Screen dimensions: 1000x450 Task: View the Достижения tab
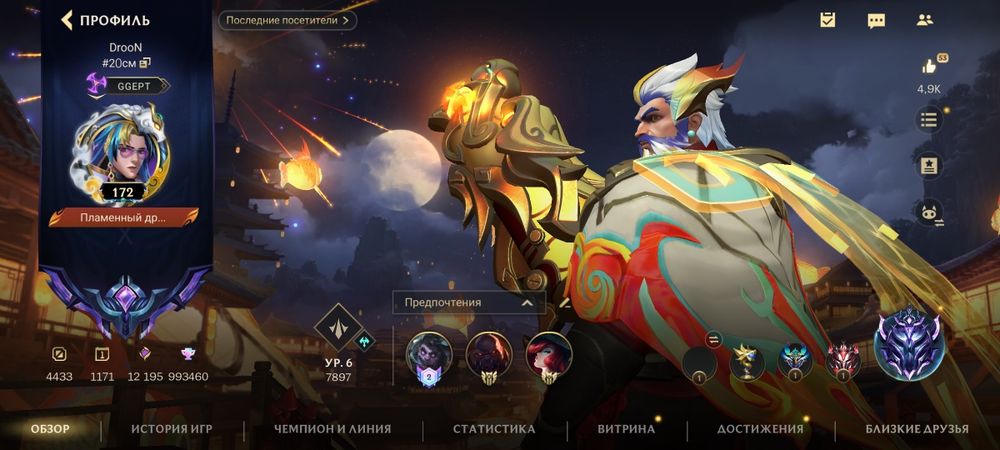click(760, 429)
